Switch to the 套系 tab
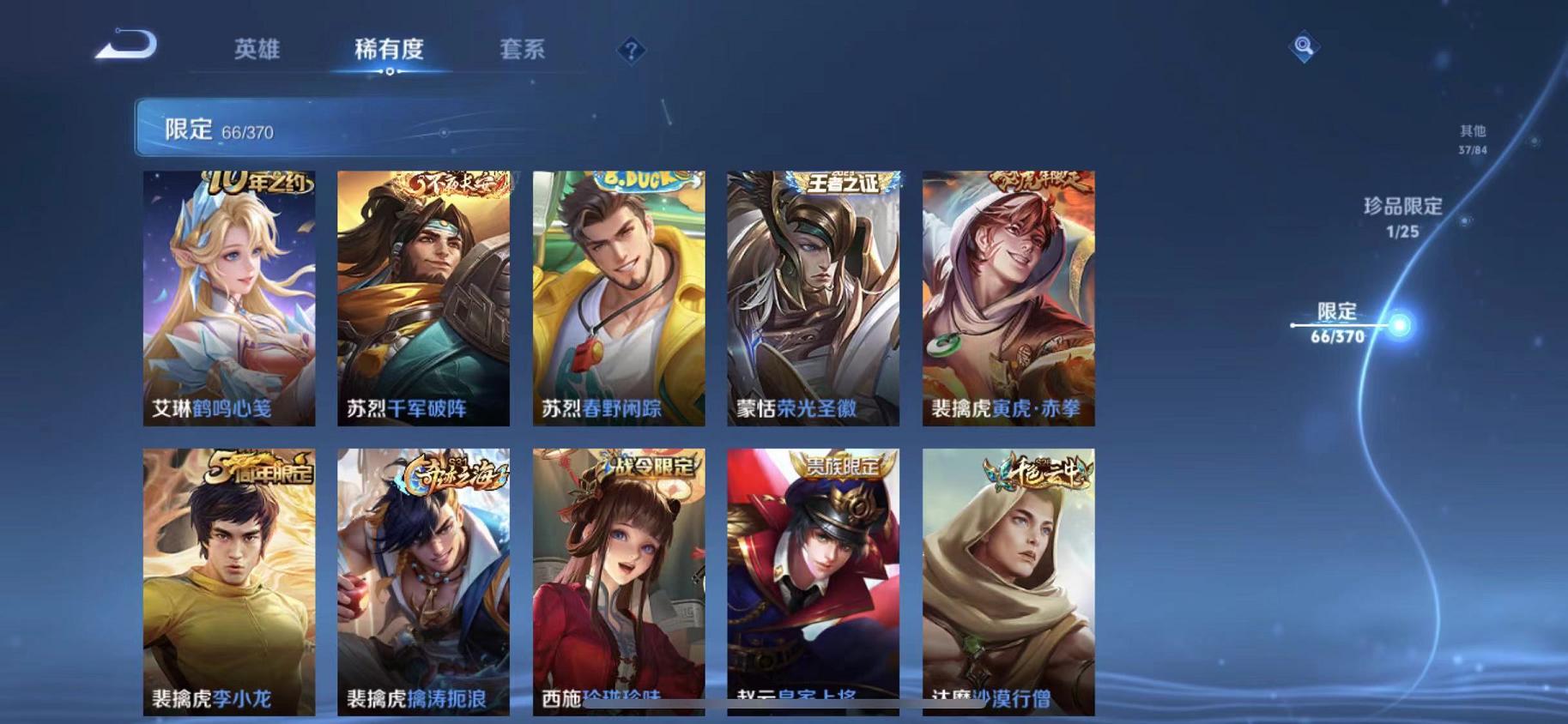The image size is (1568, 724). click(522, 50)
